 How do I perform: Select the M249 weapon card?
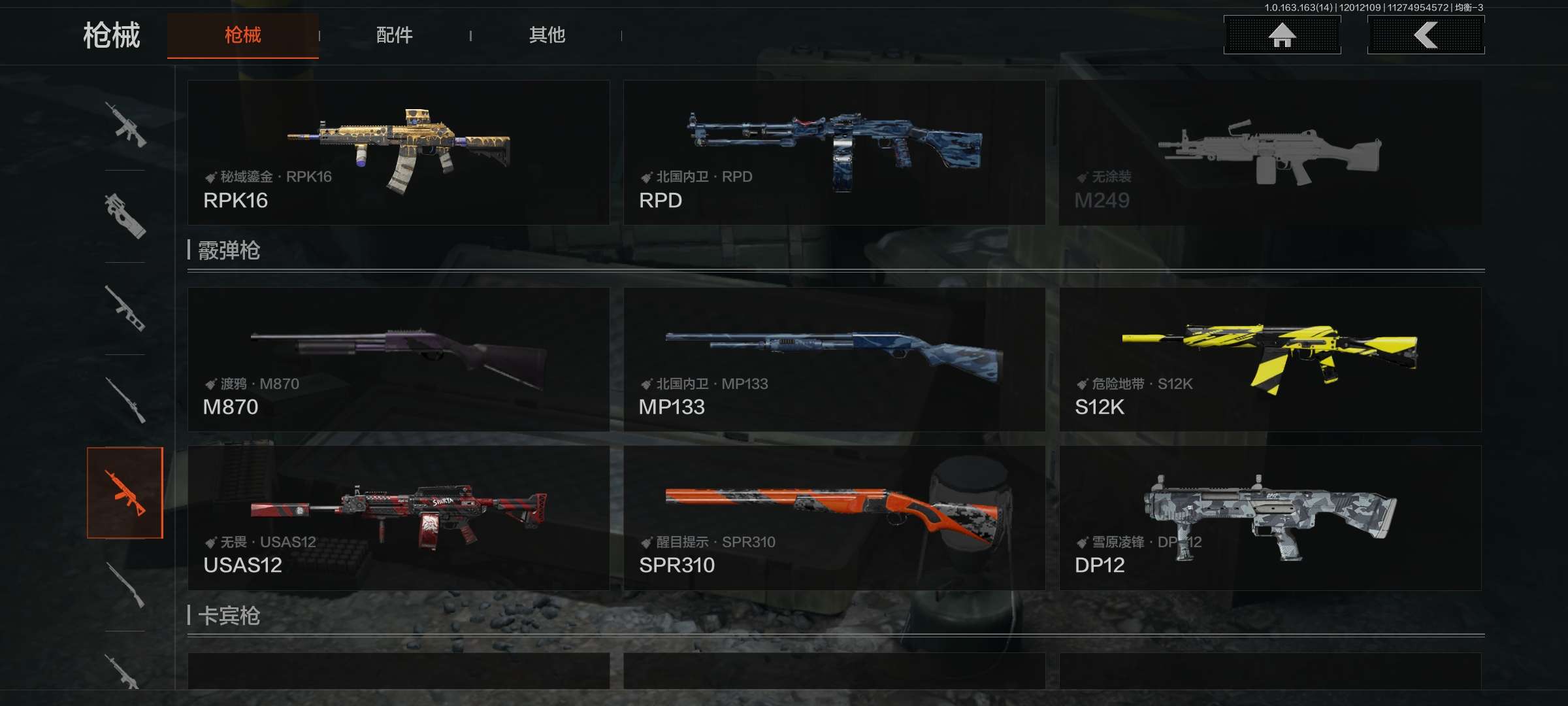1270,152
